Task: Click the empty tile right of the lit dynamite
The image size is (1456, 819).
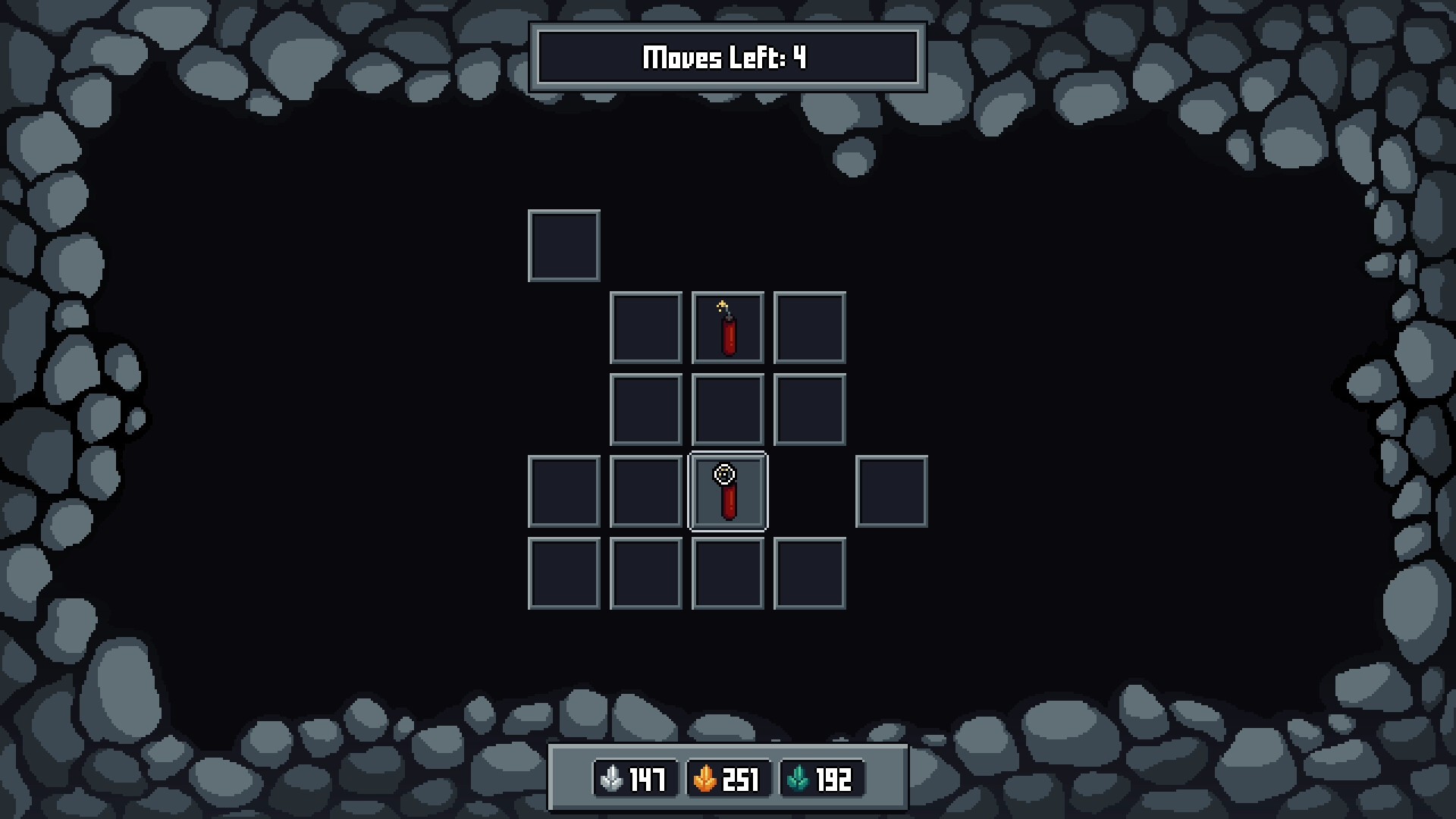Action: pos(809,329)
